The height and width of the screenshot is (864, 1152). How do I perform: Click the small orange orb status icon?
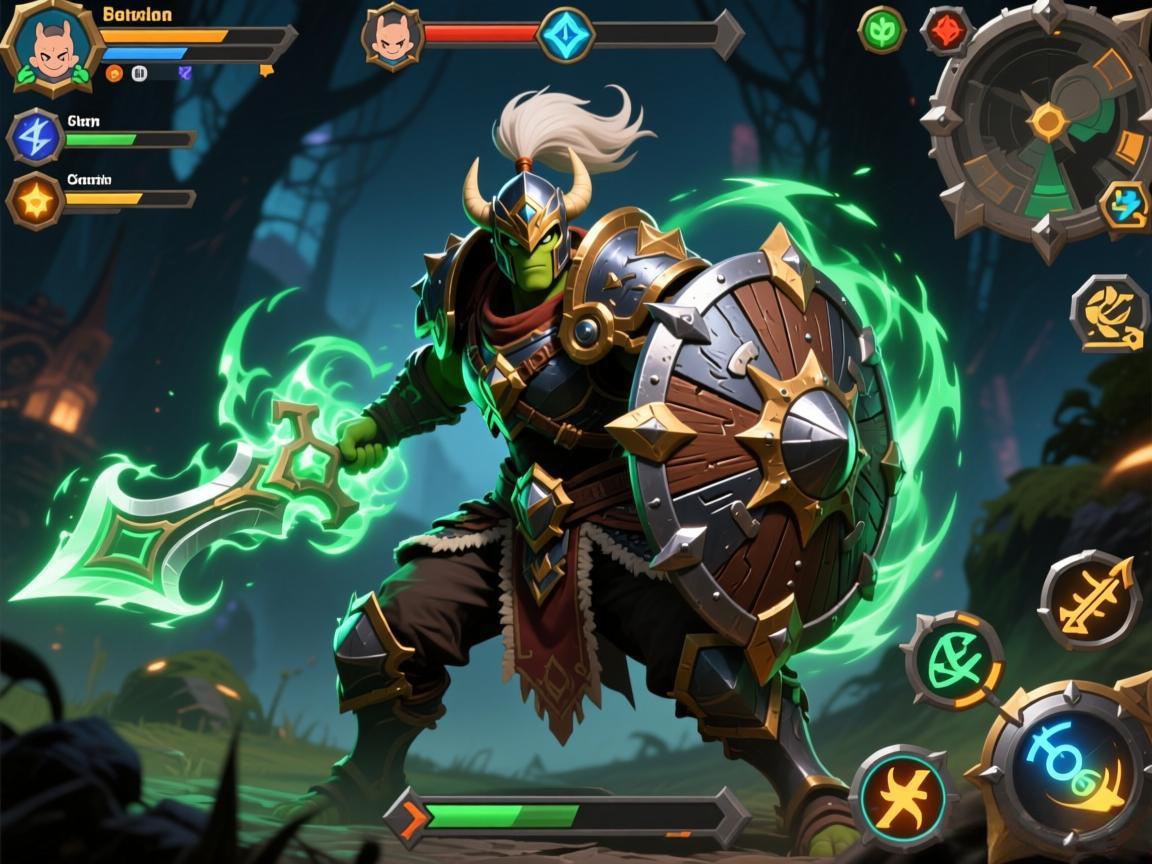[114, 73]
